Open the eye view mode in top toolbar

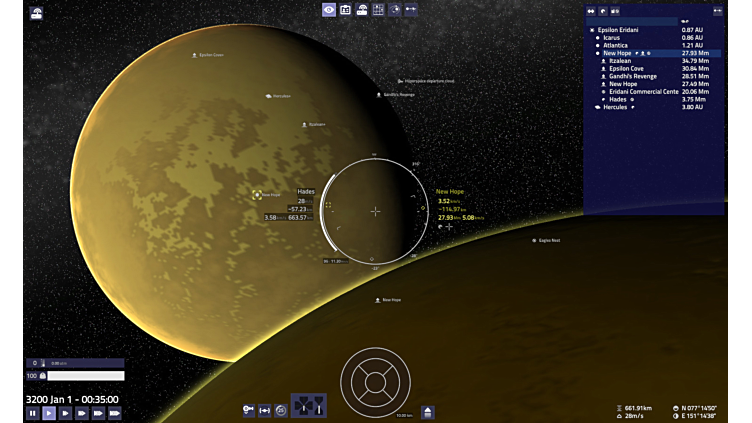click(329, 10)
